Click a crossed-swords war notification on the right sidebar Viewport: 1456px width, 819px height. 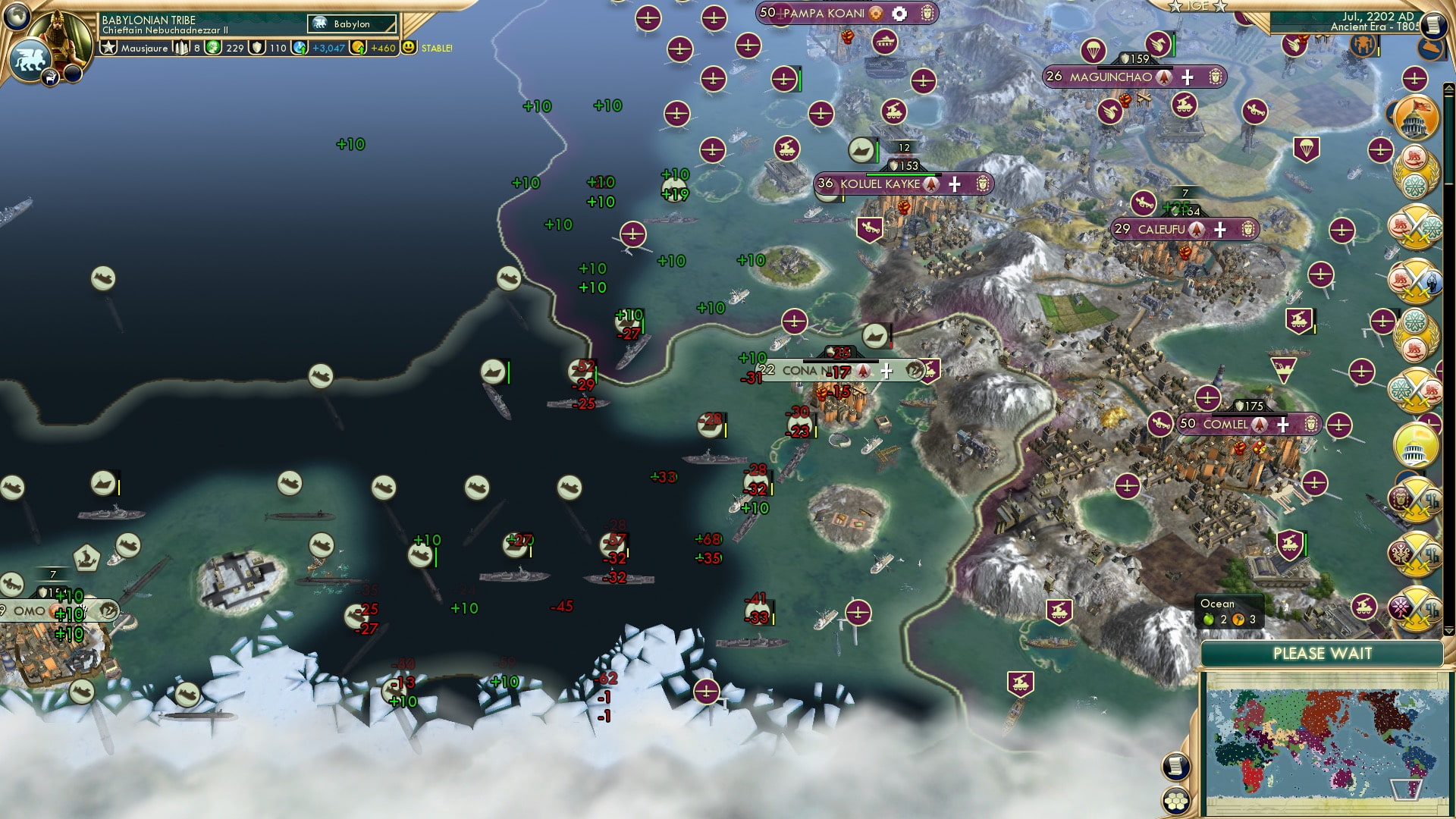tap(1417, 227)
